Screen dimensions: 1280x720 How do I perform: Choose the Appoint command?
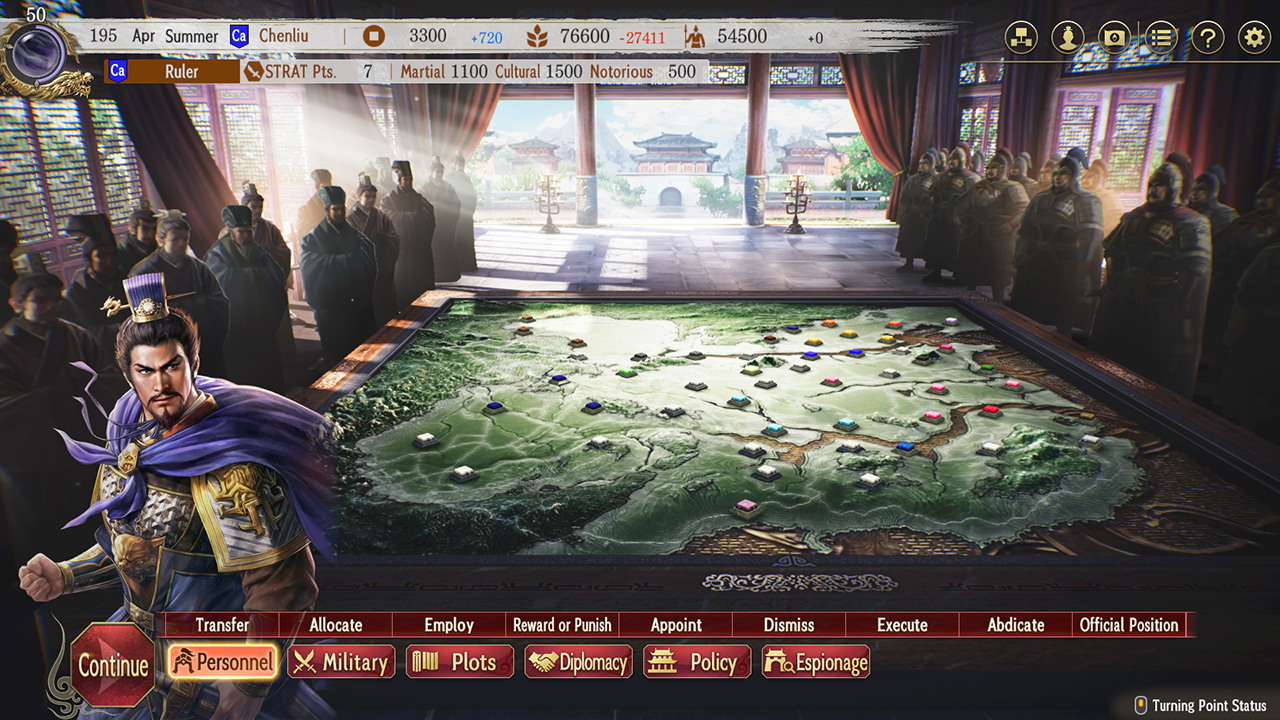click(676, 625)
